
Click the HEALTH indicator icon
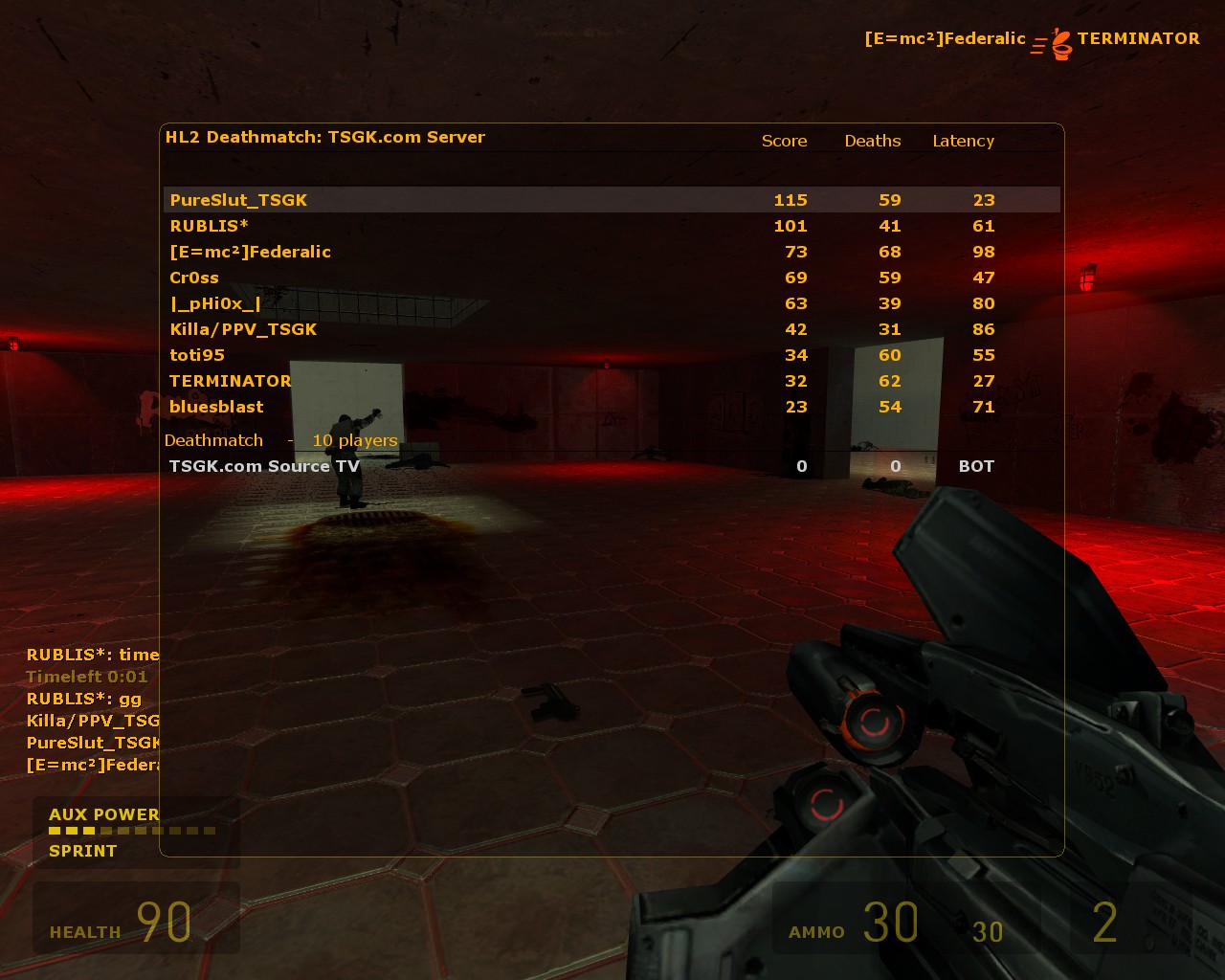84,931
